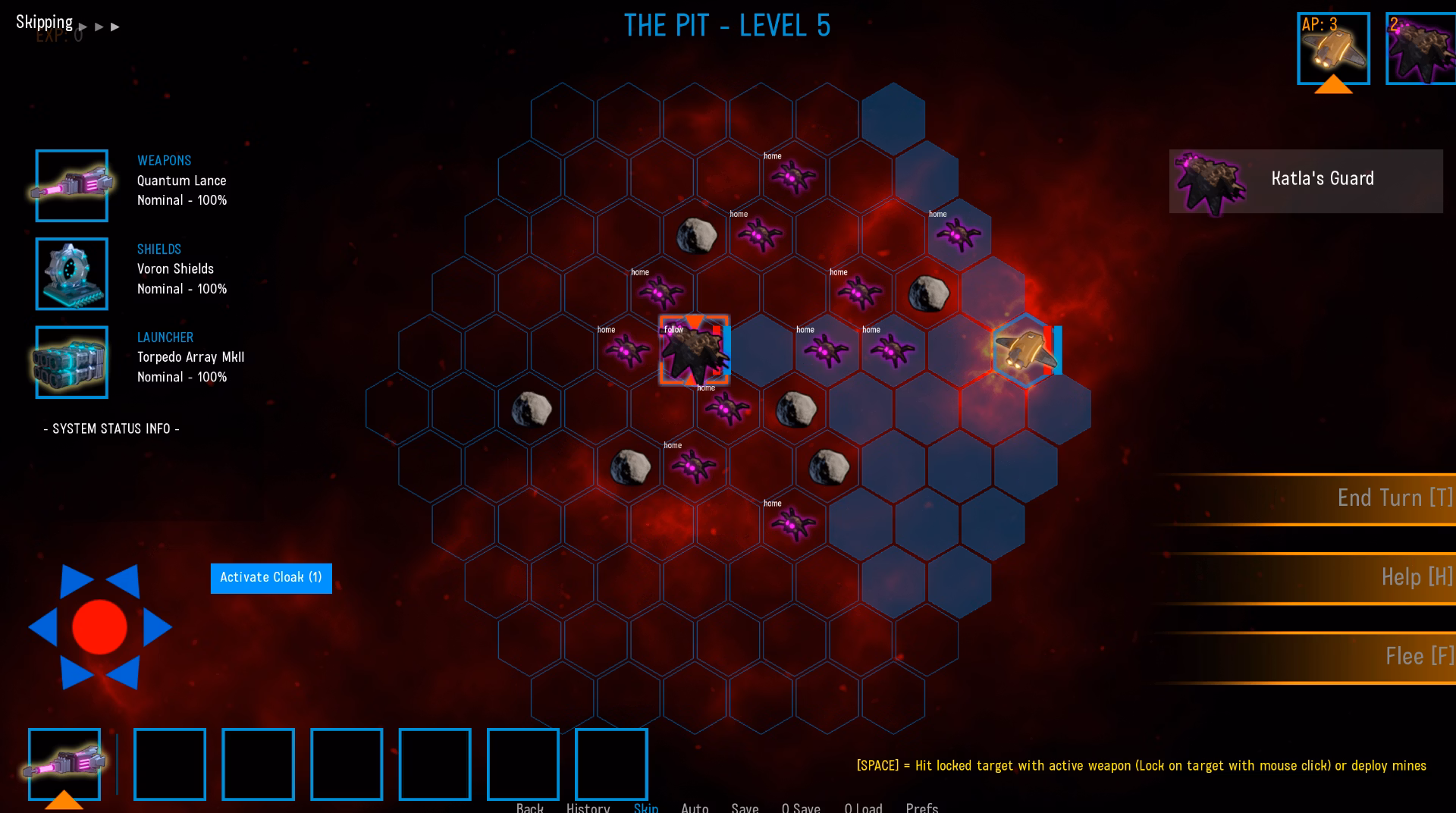Select the Voron Shields system icon

pos(72,274)
